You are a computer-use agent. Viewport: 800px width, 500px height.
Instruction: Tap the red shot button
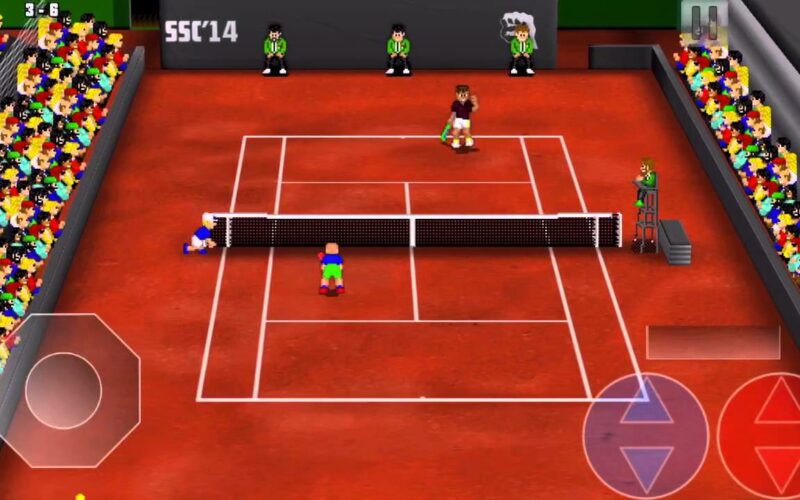(766, 432)
